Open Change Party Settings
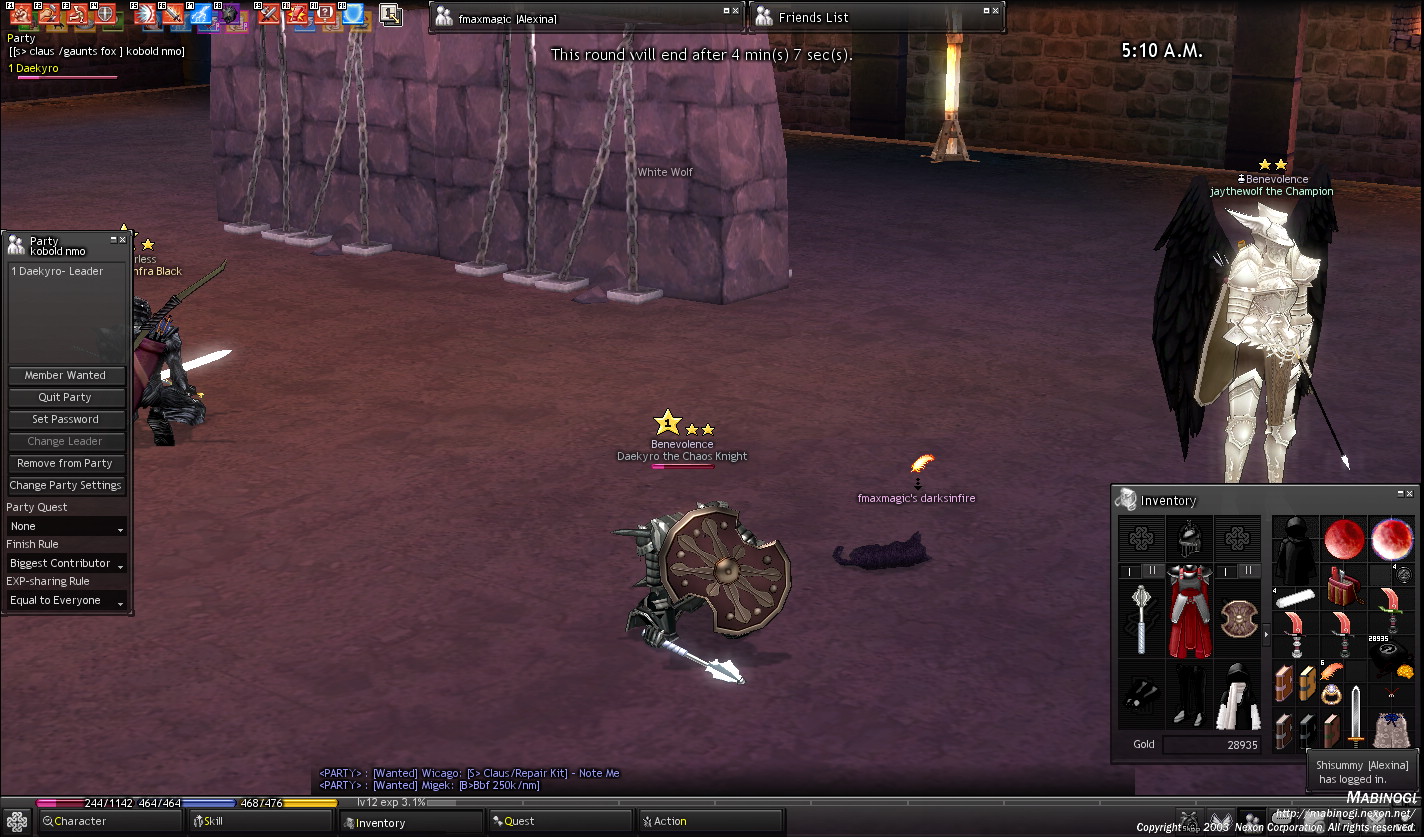 click(66, 486)
